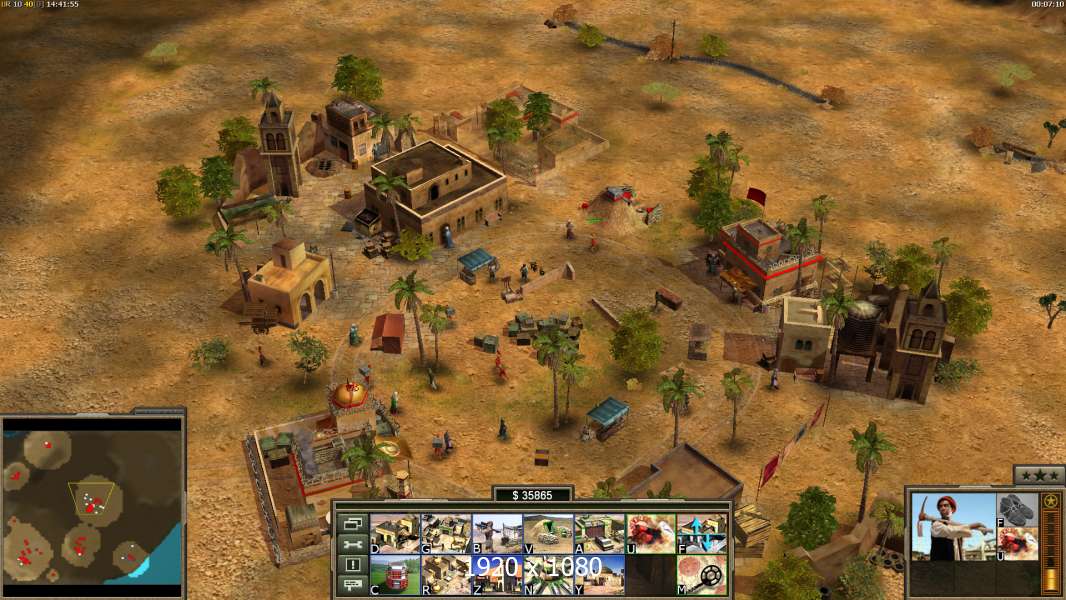Select the worker's red explosive ability icon

[x=1018, y=544]
